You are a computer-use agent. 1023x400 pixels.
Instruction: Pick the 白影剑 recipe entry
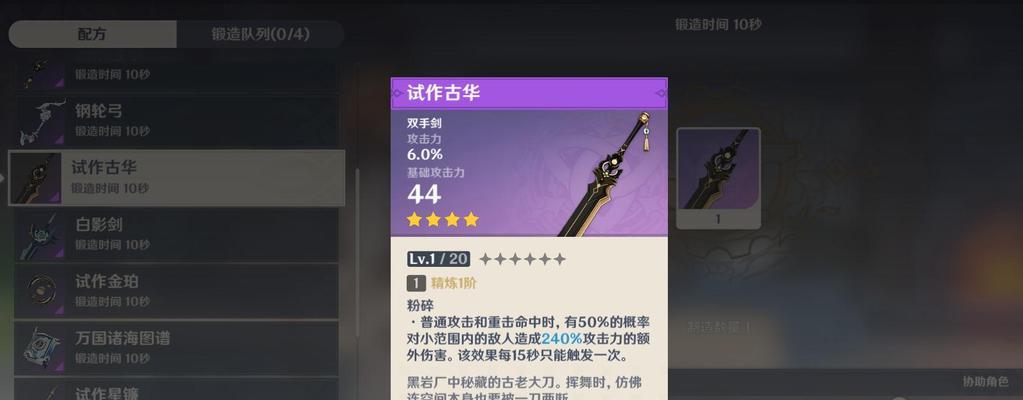pyautogui.click(x=177, y=234)
